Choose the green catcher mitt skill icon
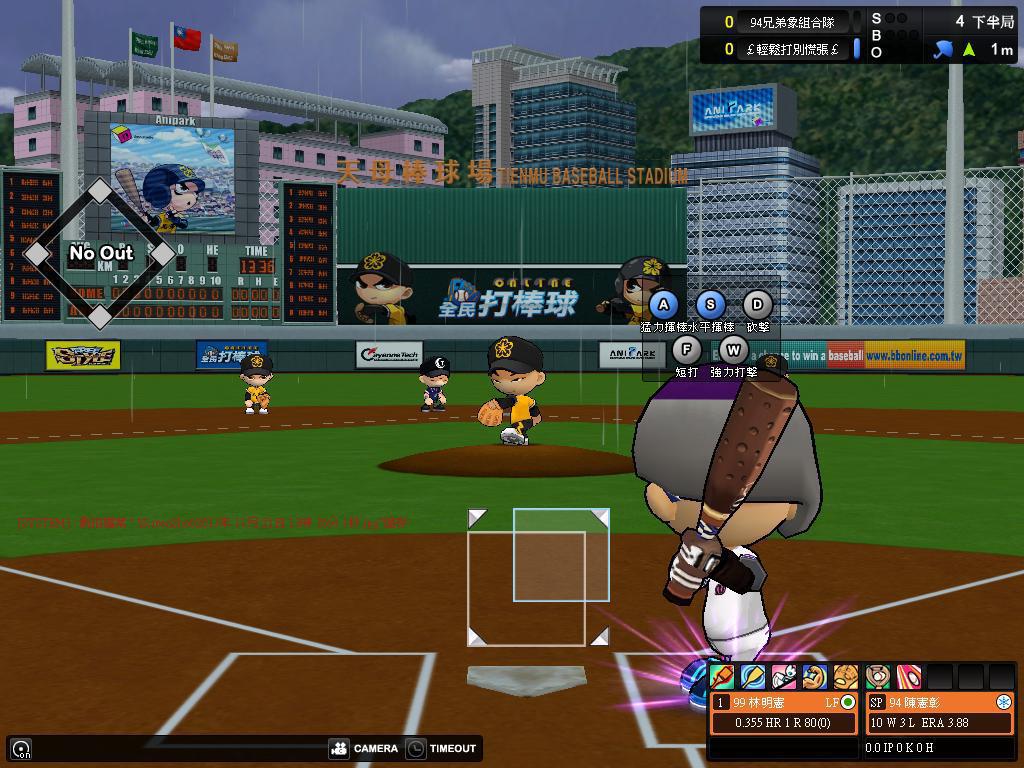Screen dimensions: 1024x768 878,677
